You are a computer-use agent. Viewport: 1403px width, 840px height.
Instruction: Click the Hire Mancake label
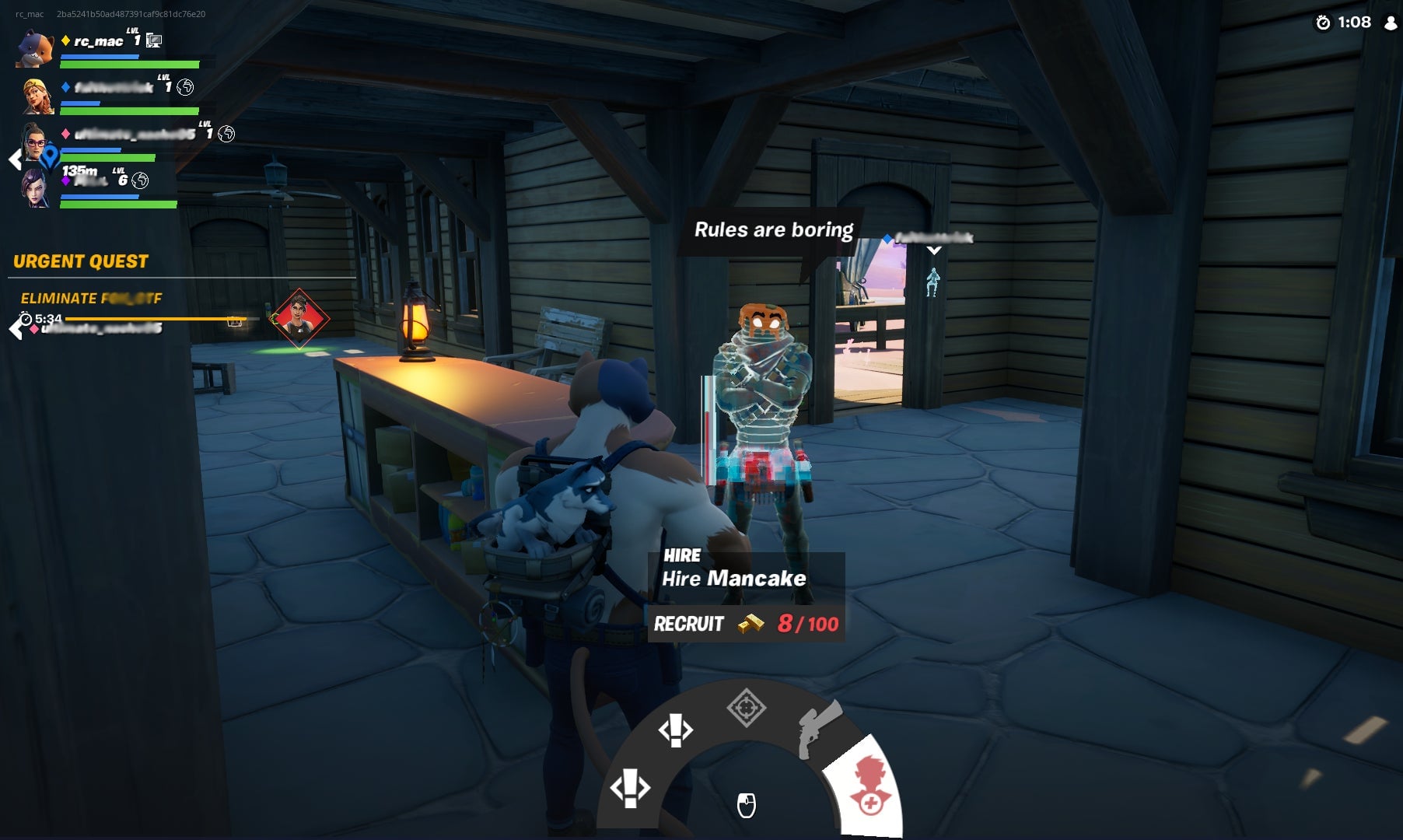point(734,579)
